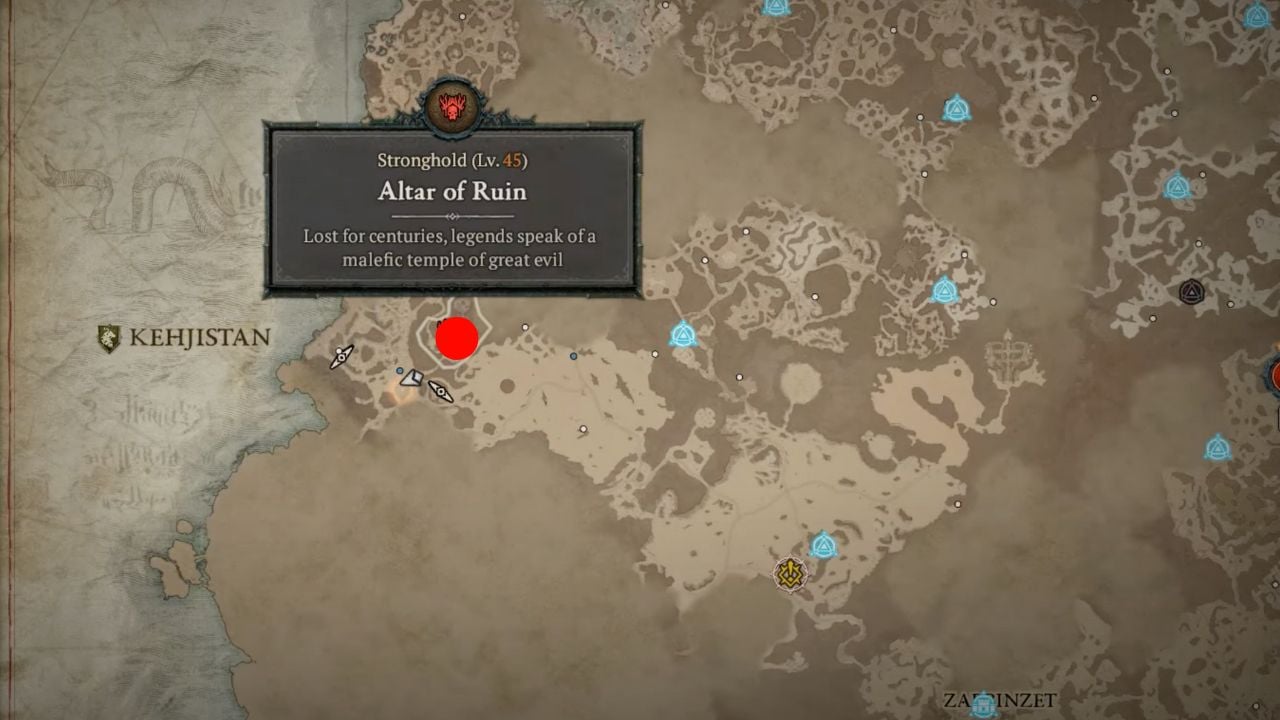Click the red circular custom marker on the map
This screenshot has height=720, width=1280.
(x=456, y=338)
